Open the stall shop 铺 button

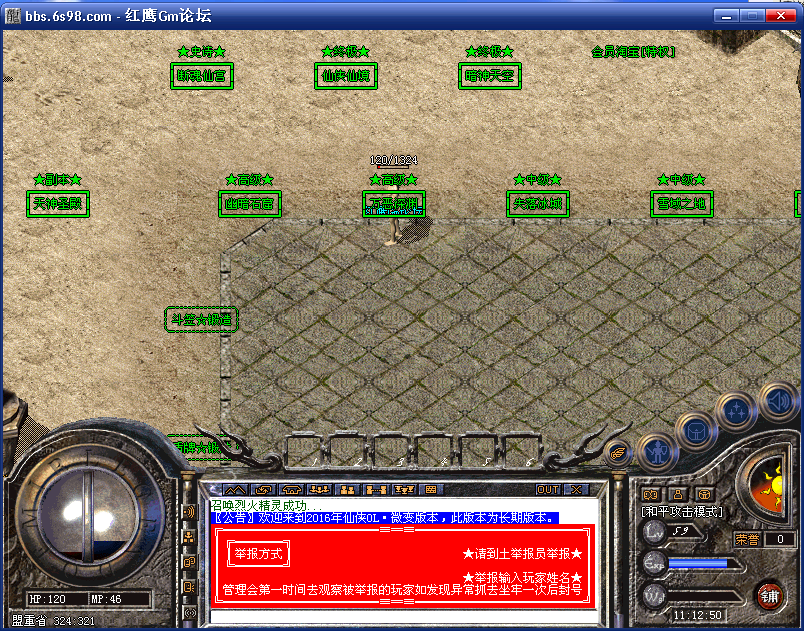(769, 596)
